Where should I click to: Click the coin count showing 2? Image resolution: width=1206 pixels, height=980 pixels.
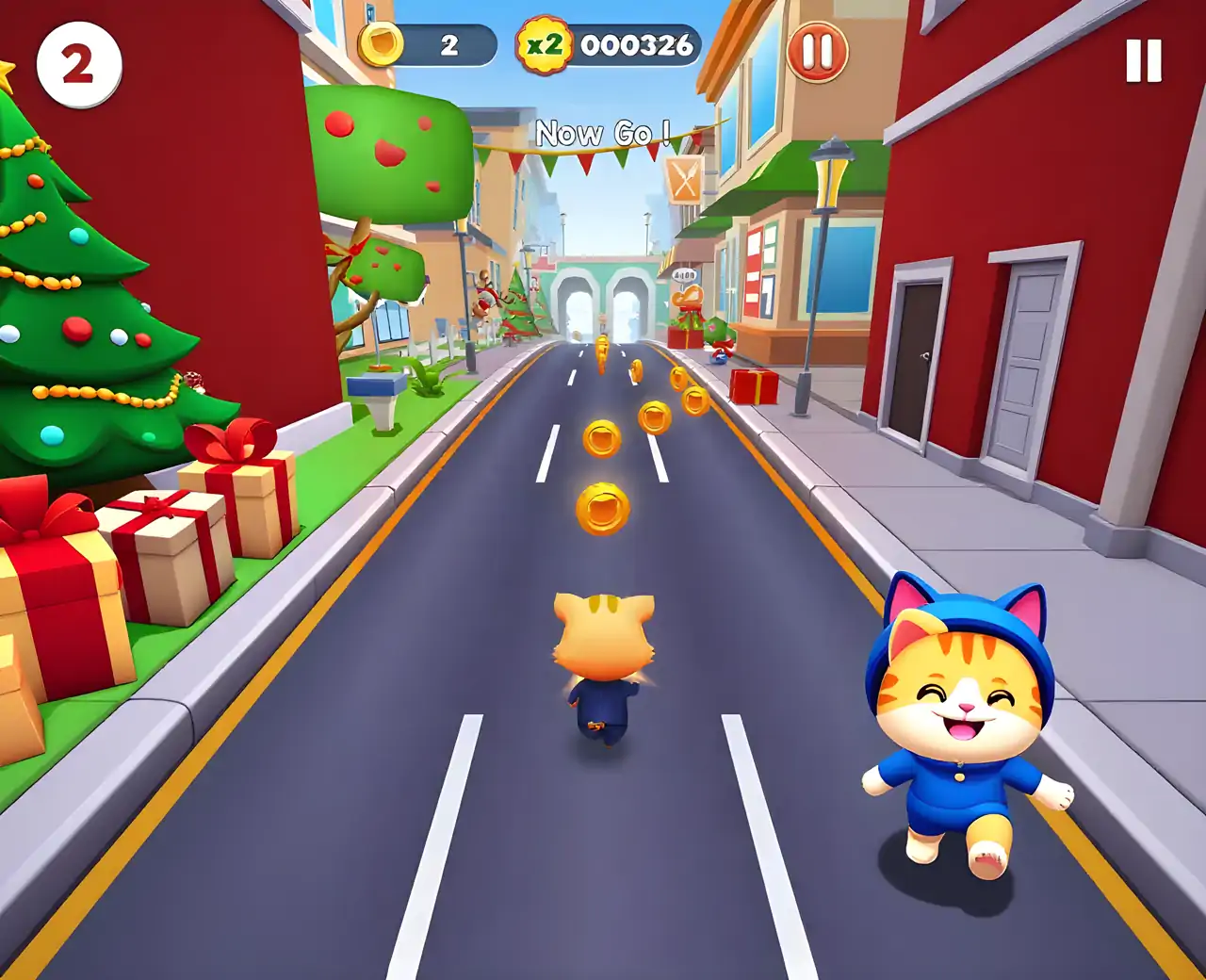coord(449,41)
